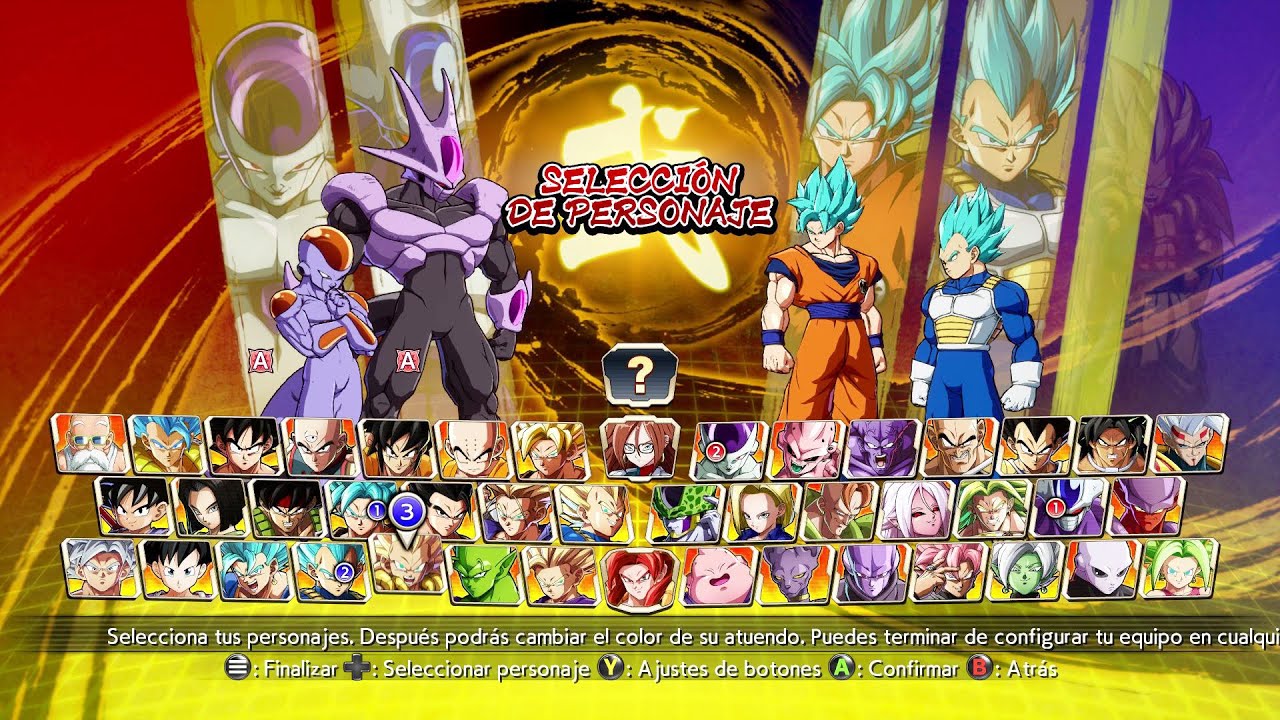Pick green-skinned Zamasu
Viewport: 1280px width, 720px height.
pyautogui.click(x=1025, y=572)
